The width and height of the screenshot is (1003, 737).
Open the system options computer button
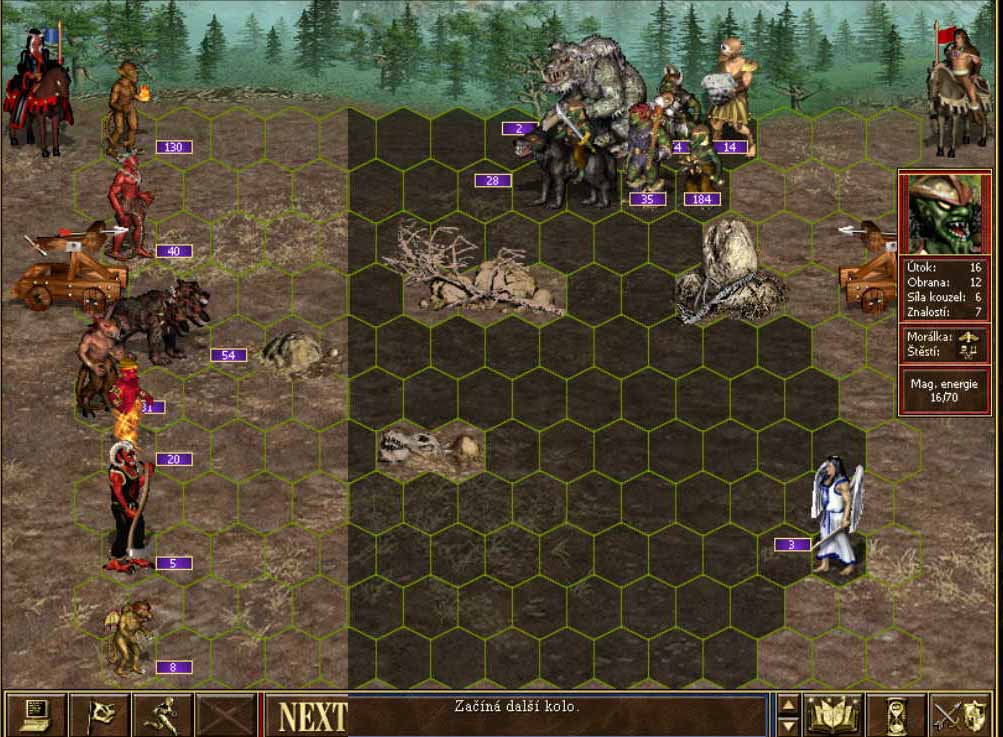pyautogui.click(x=36, y=714)
